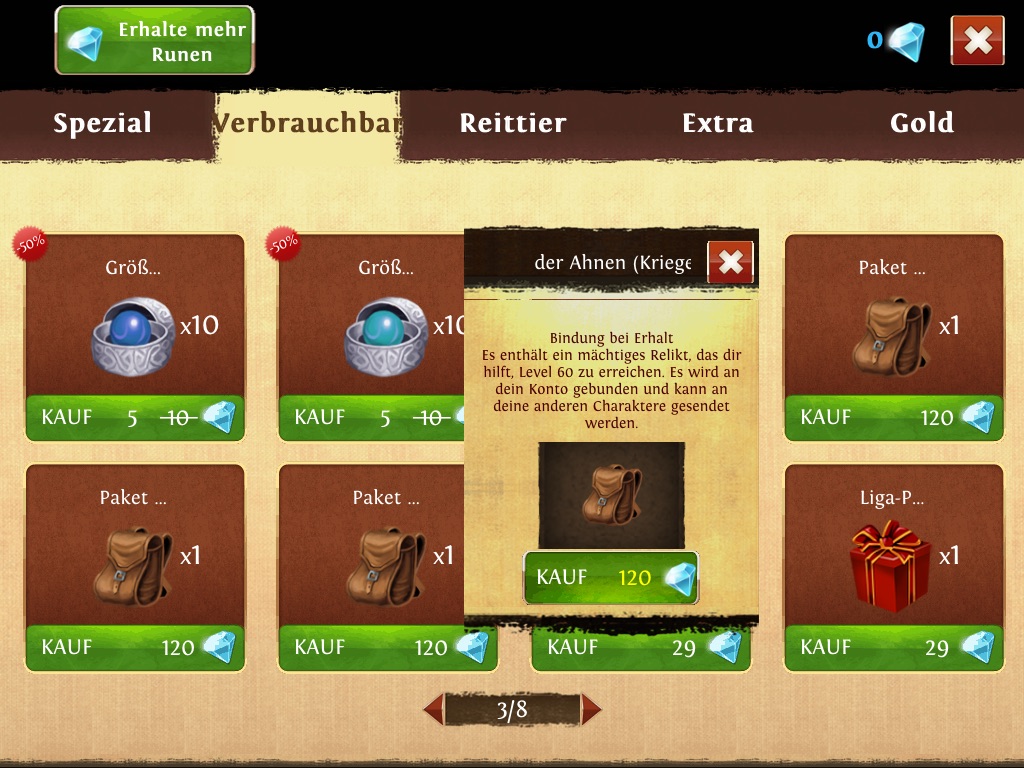The width and height of the screenshot is (1024, 768).
Task: Go to the previous shop page arrow
Action: pyautogui.click(x=434, y=710)
